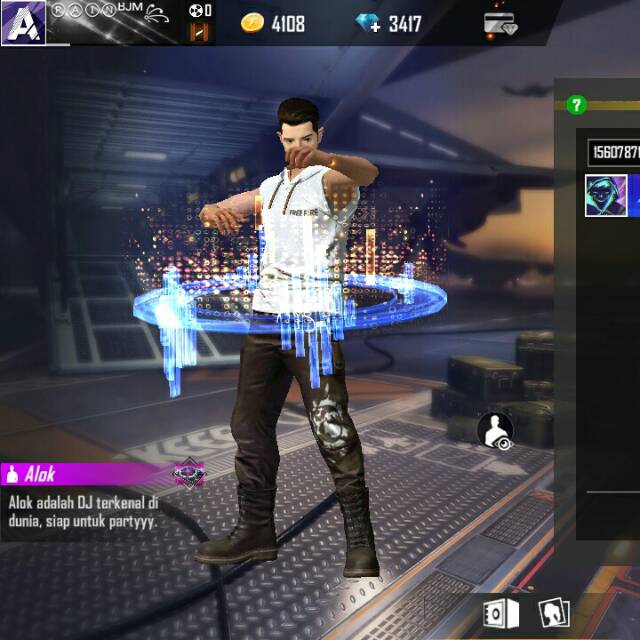This screenshot has width=640, height=640.
Task: Click the green question mark help icon
Action: tap(575, 104)
